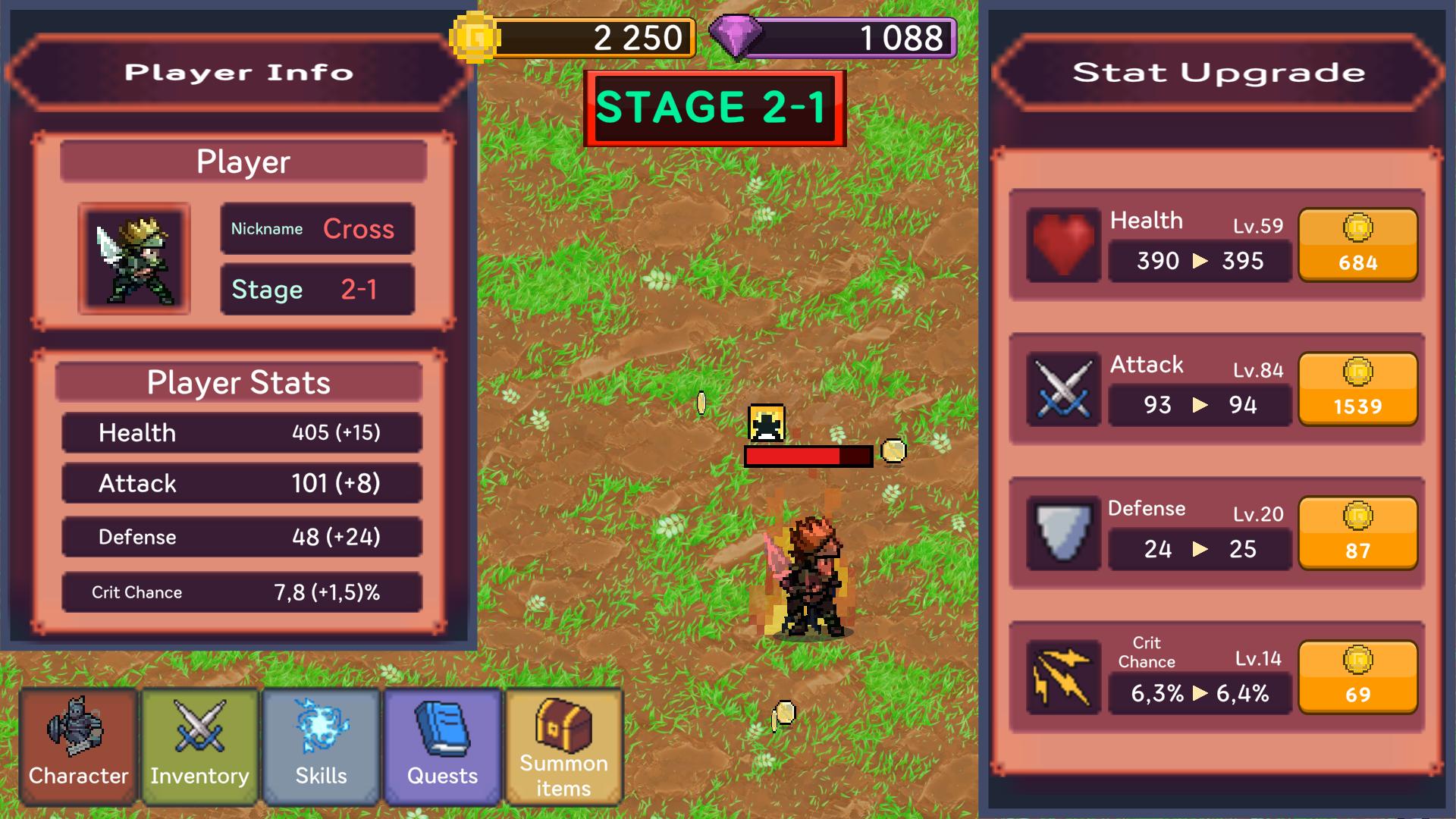This screenshot has height=819, width=1456.
Task: Click the Stage 2-1 row in Player Info
Action: coord(316,289)
